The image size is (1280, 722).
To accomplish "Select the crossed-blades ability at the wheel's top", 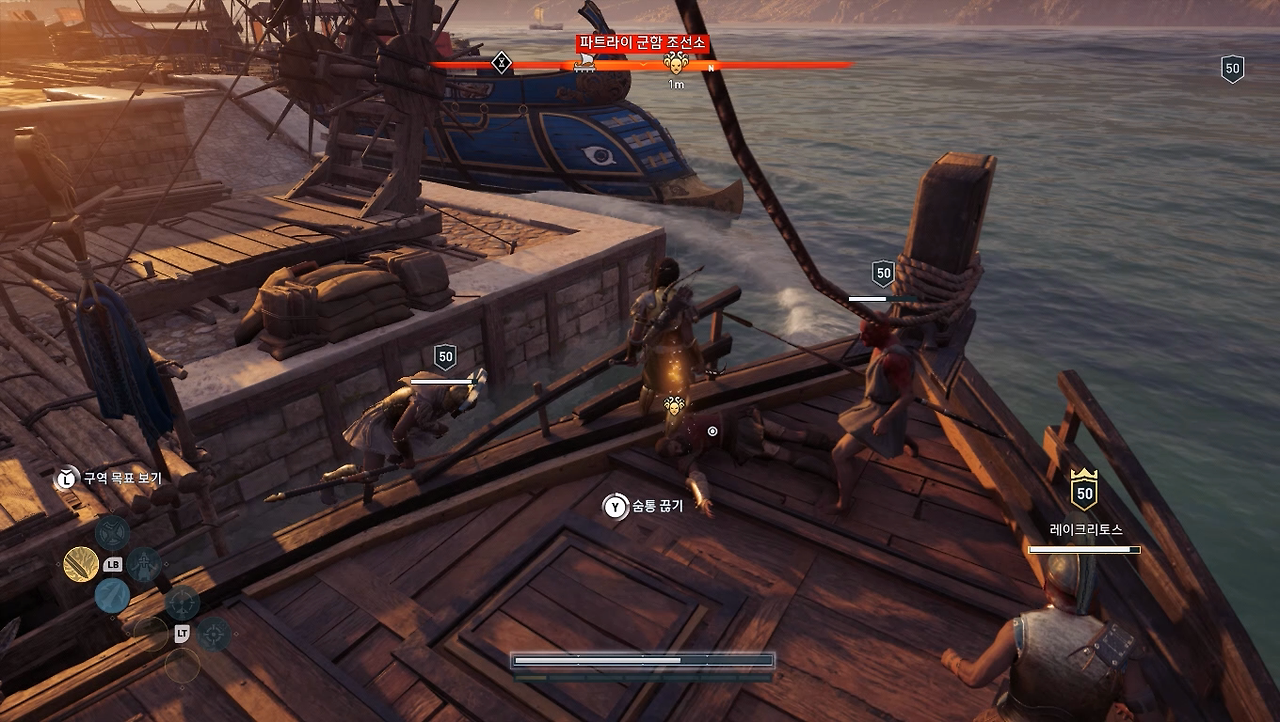I will [x=112, y=532].
